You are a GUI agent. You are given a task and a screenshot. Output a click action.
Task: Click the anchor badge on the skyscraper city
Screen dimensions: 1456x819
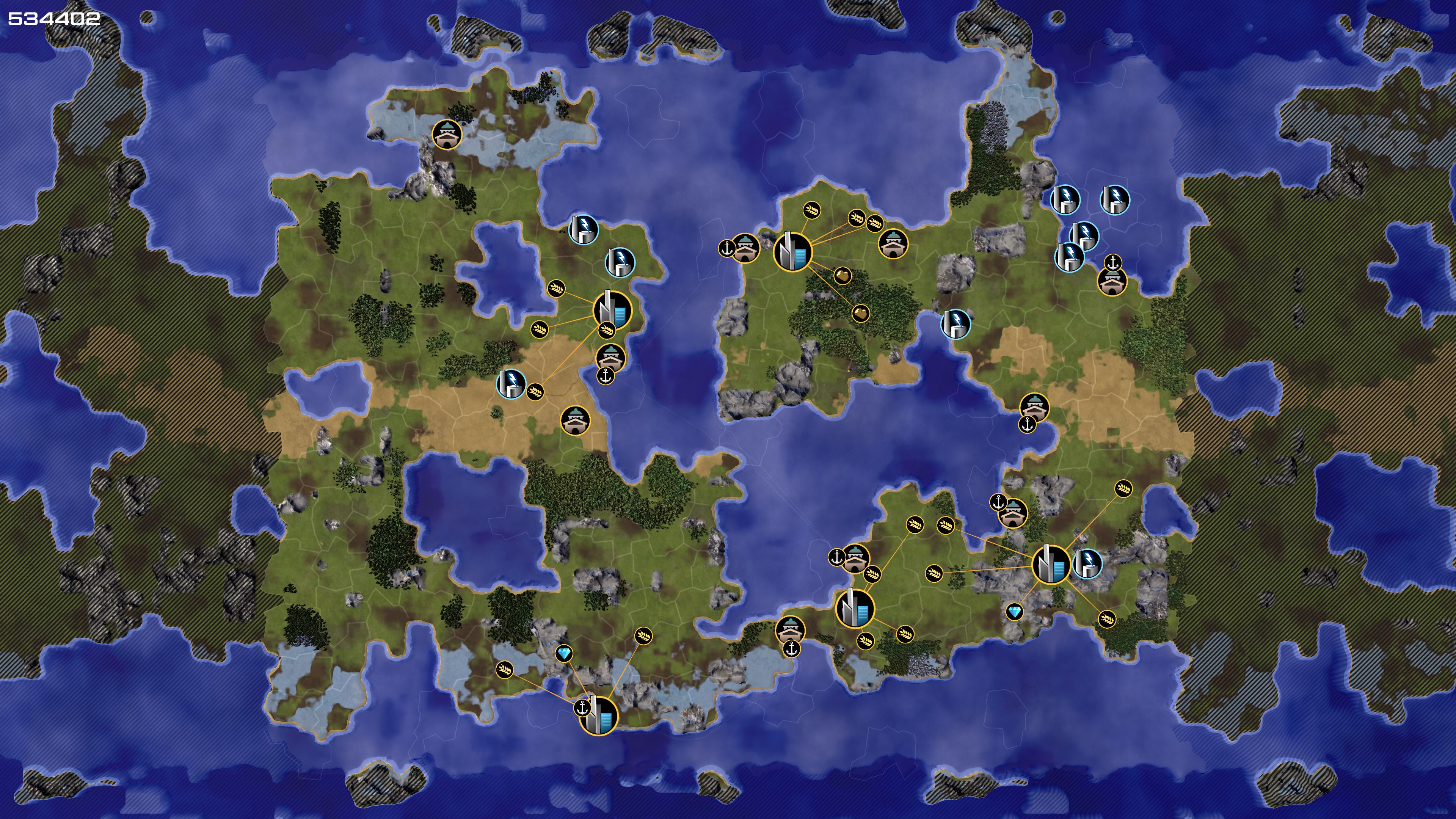(x=582, y=708)
